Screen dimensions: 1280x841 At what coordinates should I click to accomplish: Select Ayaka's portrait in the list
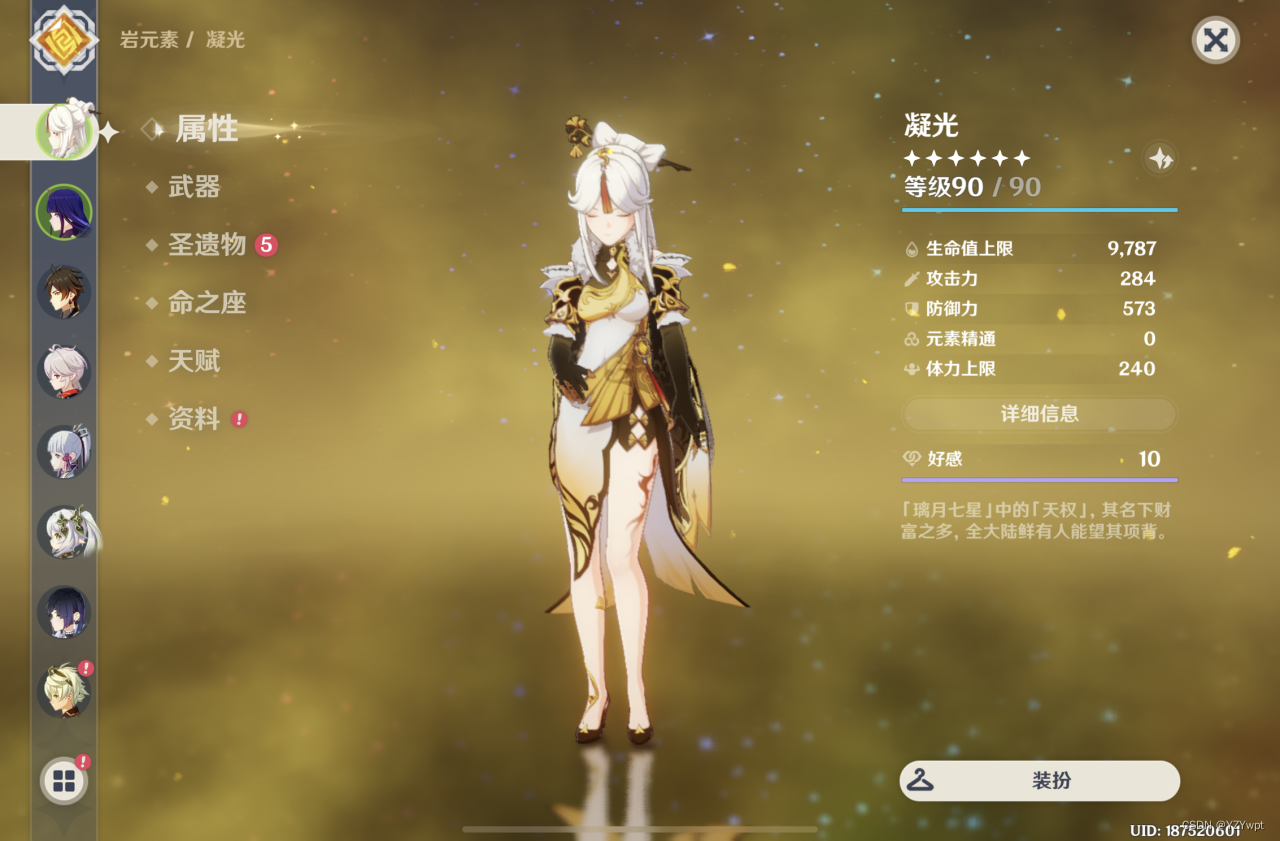[x=64, y=452]
